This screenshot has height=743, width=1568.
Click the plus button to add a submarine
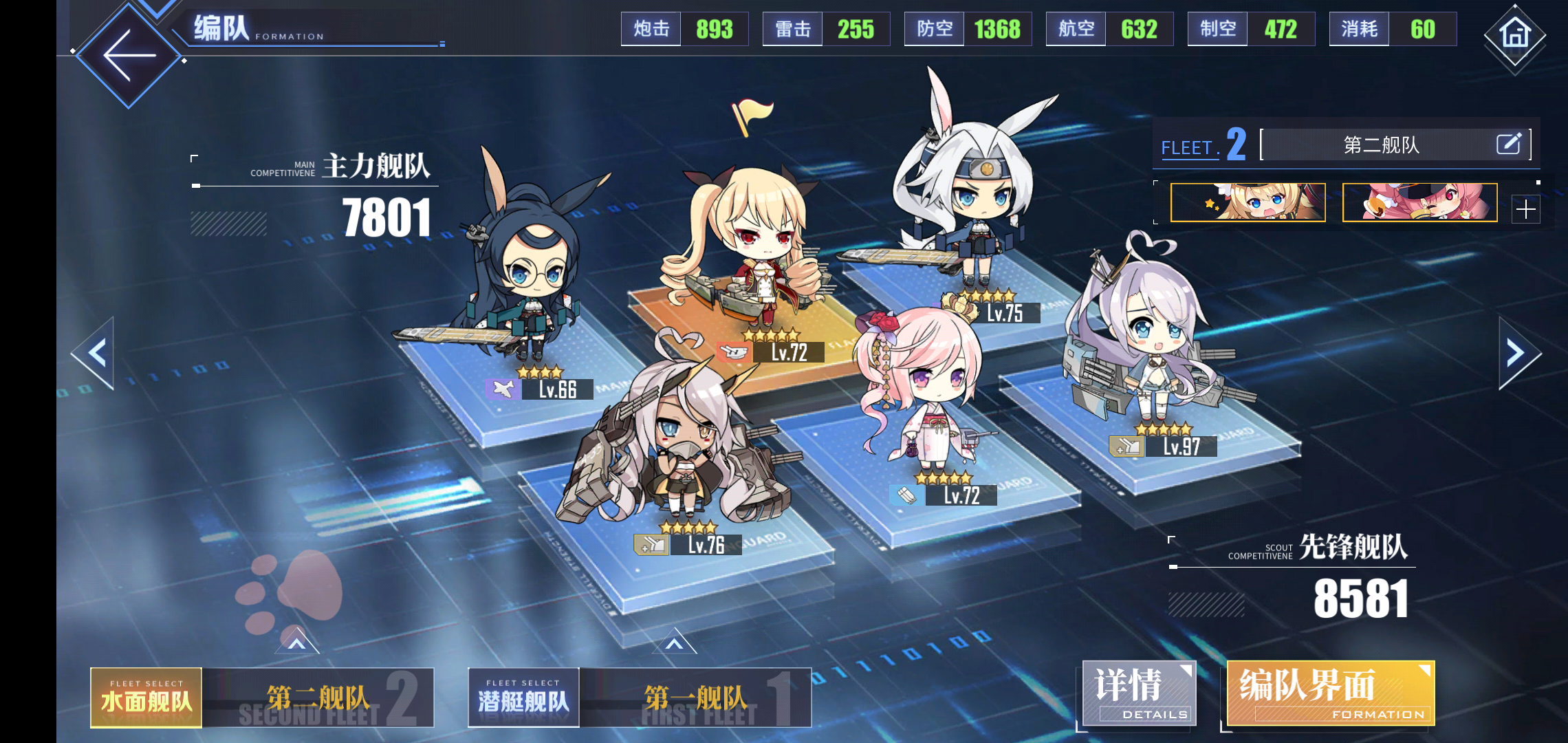click(1527, 208)
